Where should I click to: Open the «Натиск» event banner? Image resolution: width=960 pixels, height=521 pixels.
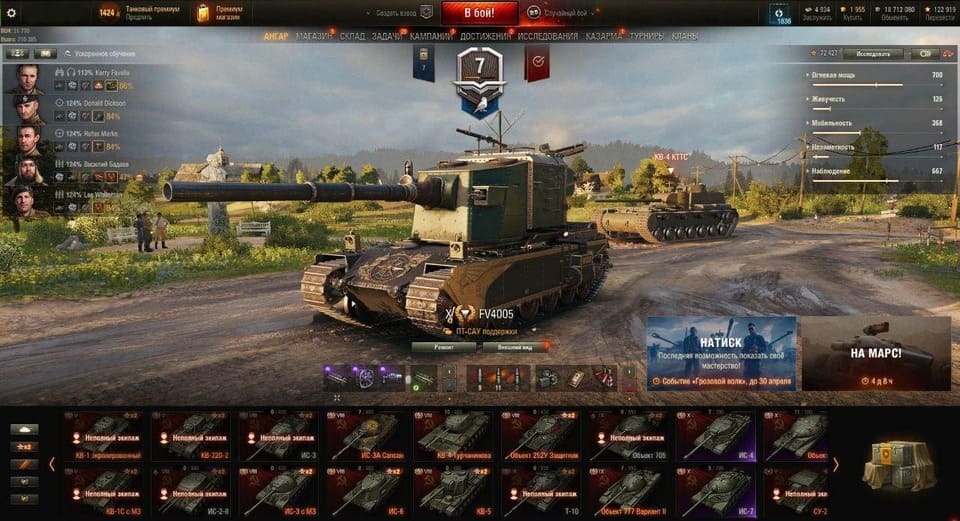pos(721,353)
